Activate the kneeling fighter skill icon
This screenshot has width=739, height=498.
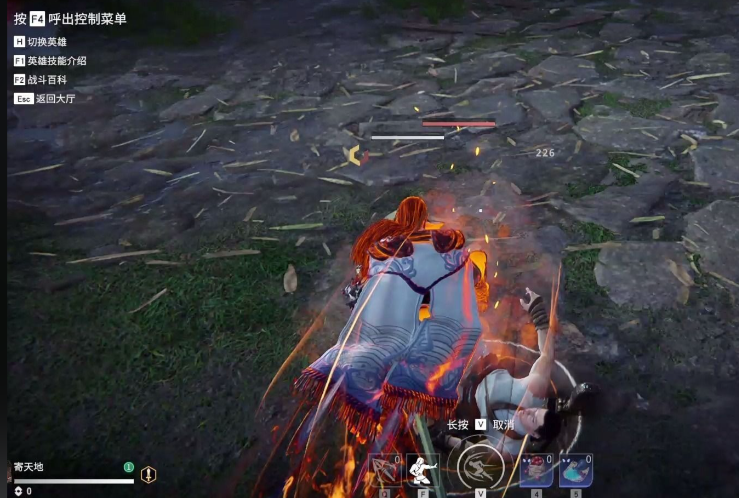[422, 470]
